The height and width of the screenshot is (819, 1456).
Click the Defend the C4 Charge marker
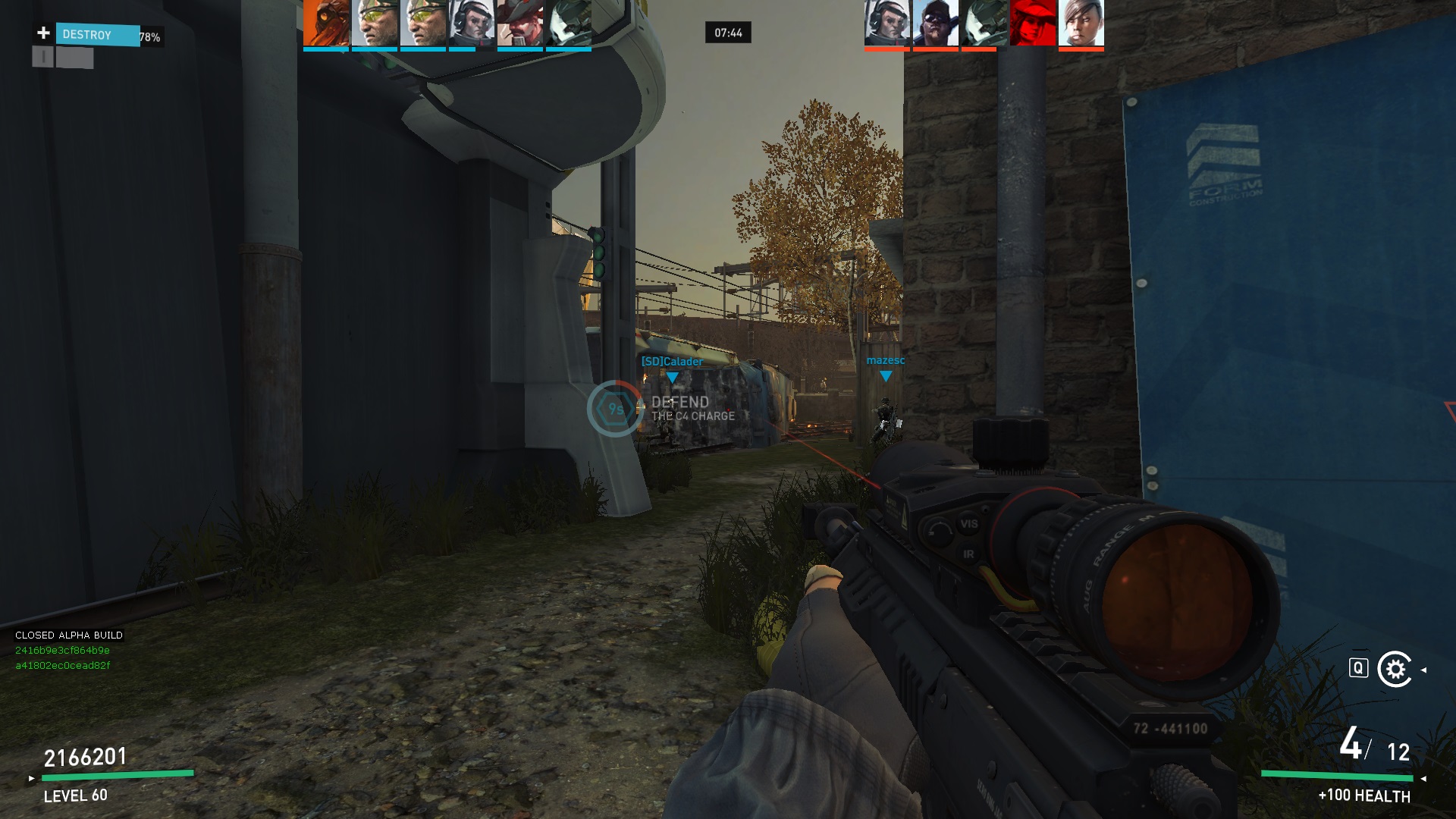(x=615, y=409)
